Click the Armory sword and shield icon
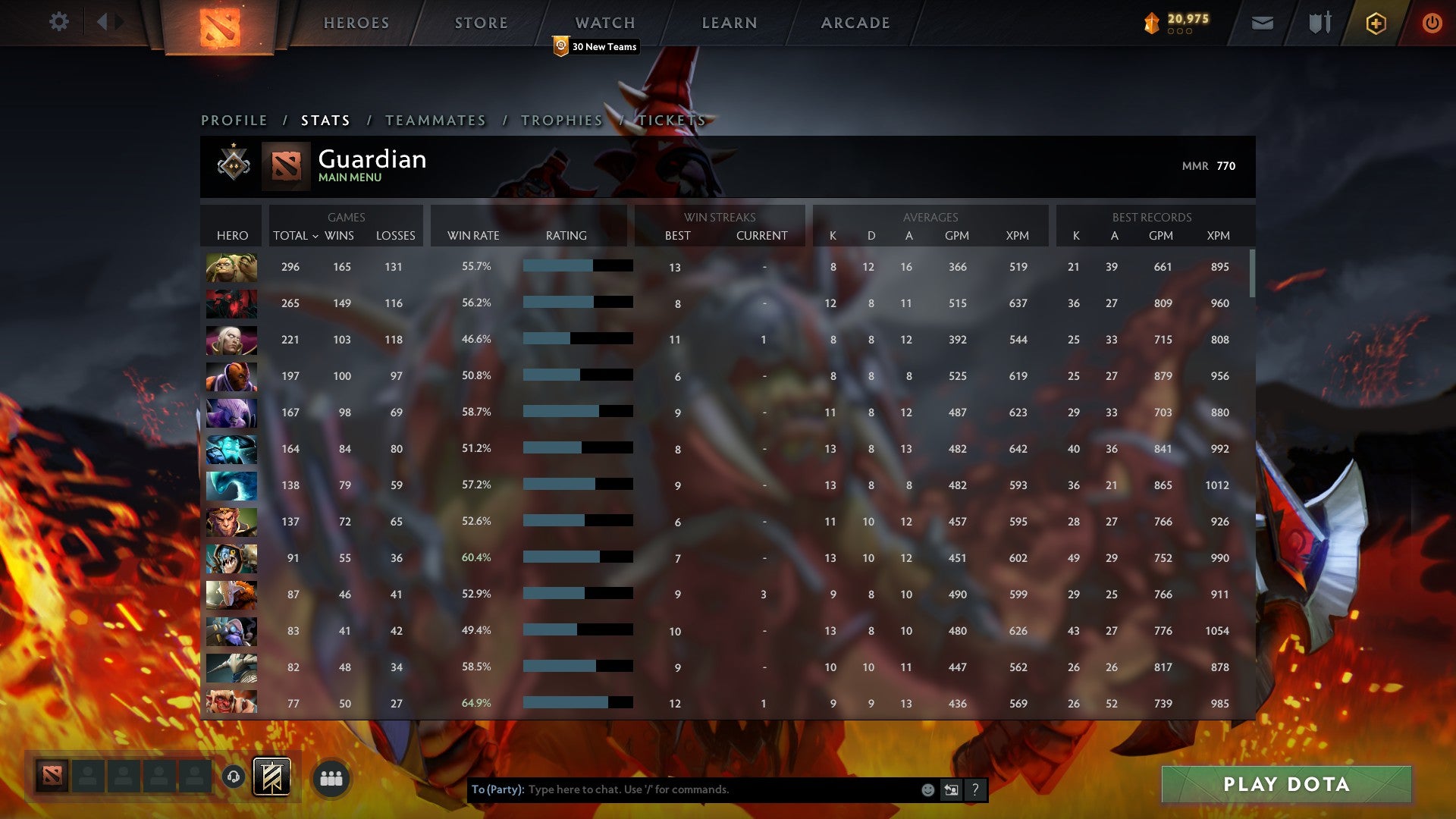 1319,23
